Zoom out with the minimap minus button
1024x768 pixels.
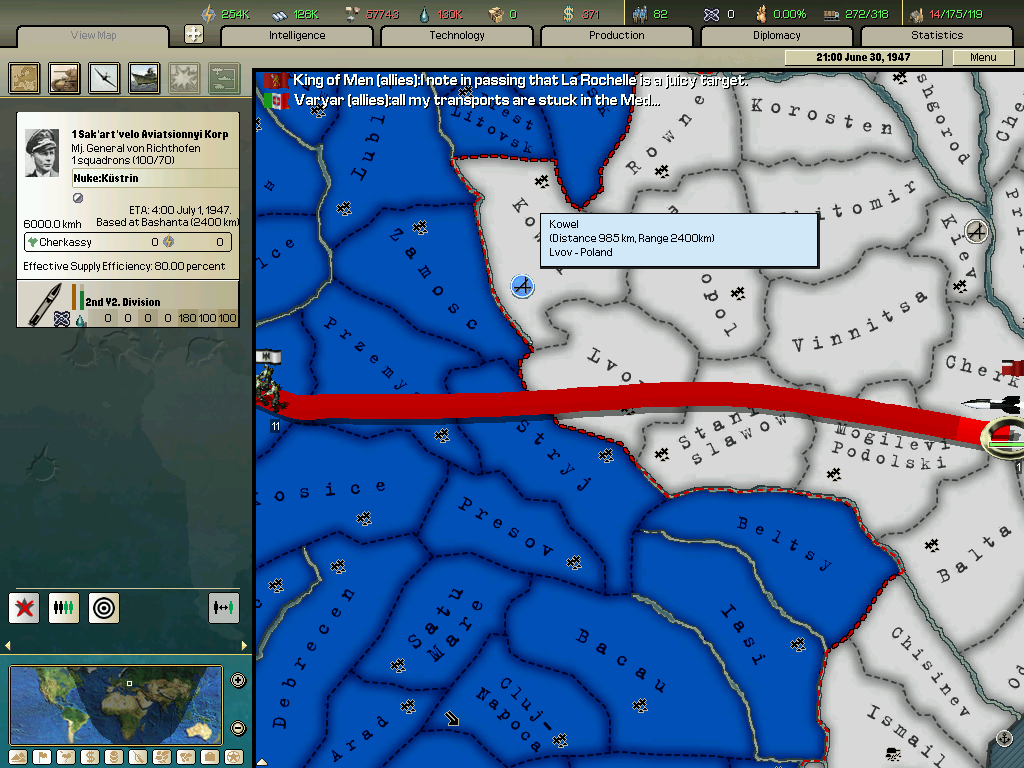[x=238, y=728]
